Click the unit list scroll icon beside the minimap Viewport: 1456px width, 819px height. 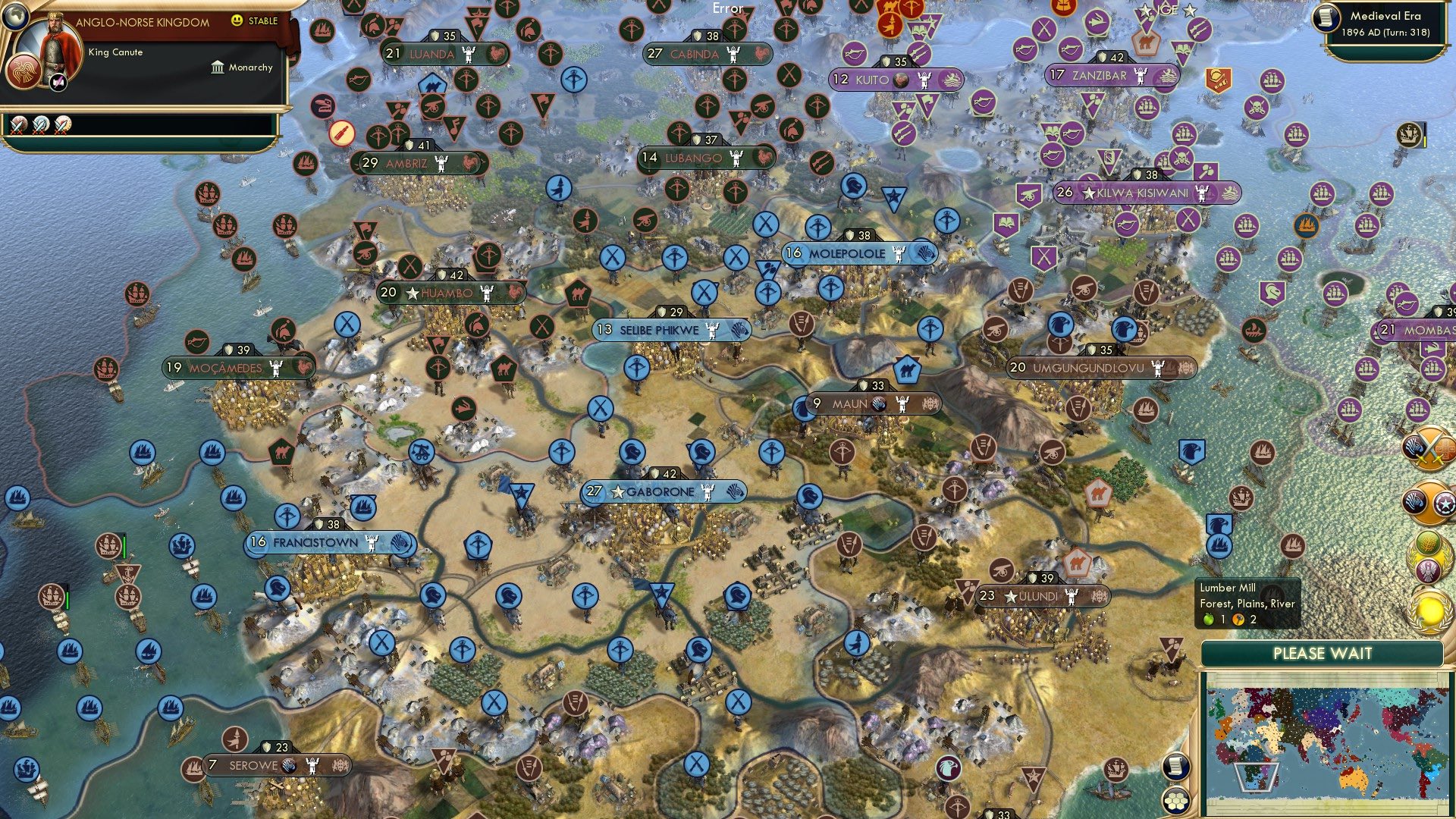[x=1176, y=767]
